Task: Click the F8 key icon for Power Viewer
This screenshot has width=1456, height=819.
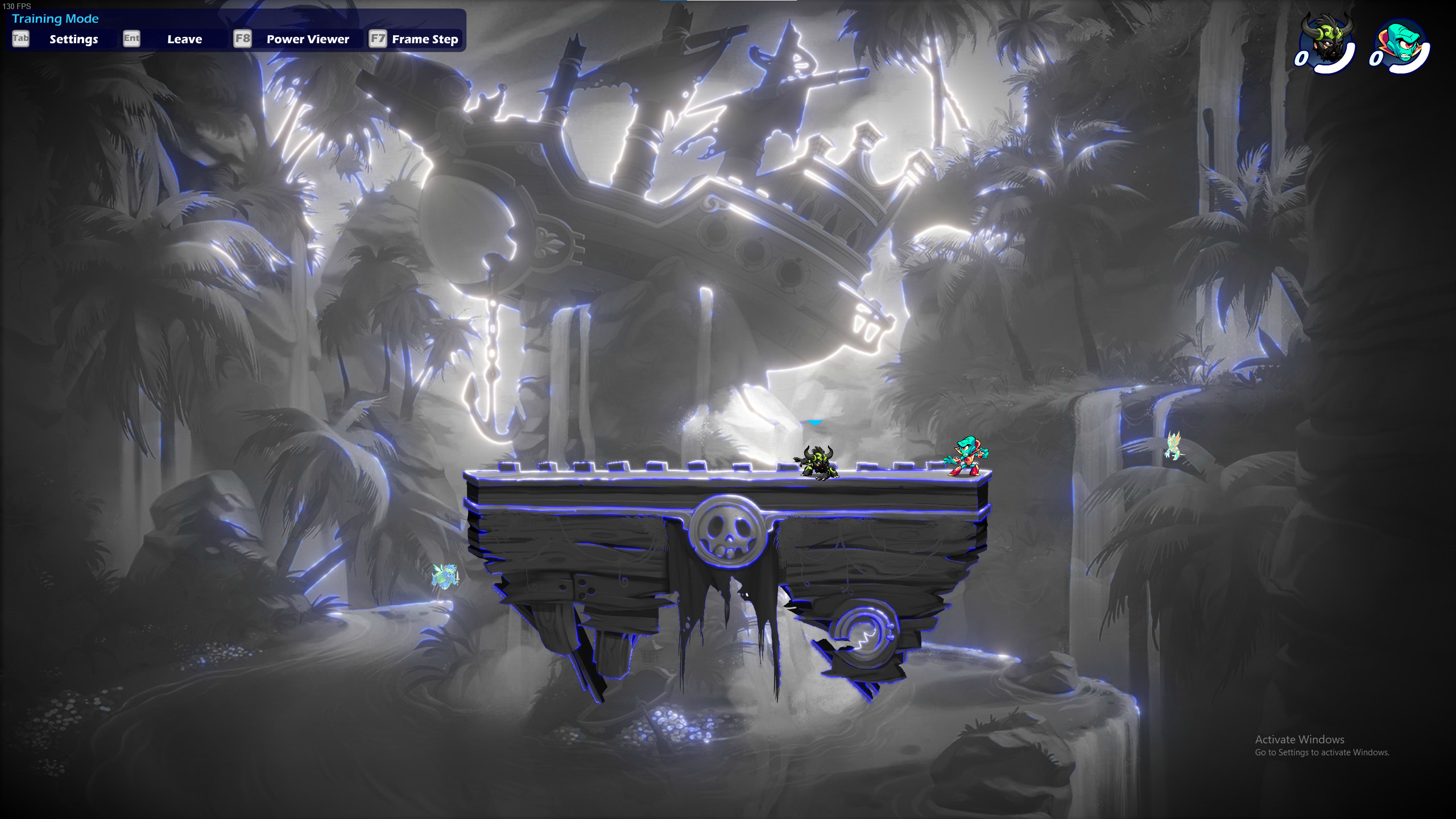Action: pos(241,39)
